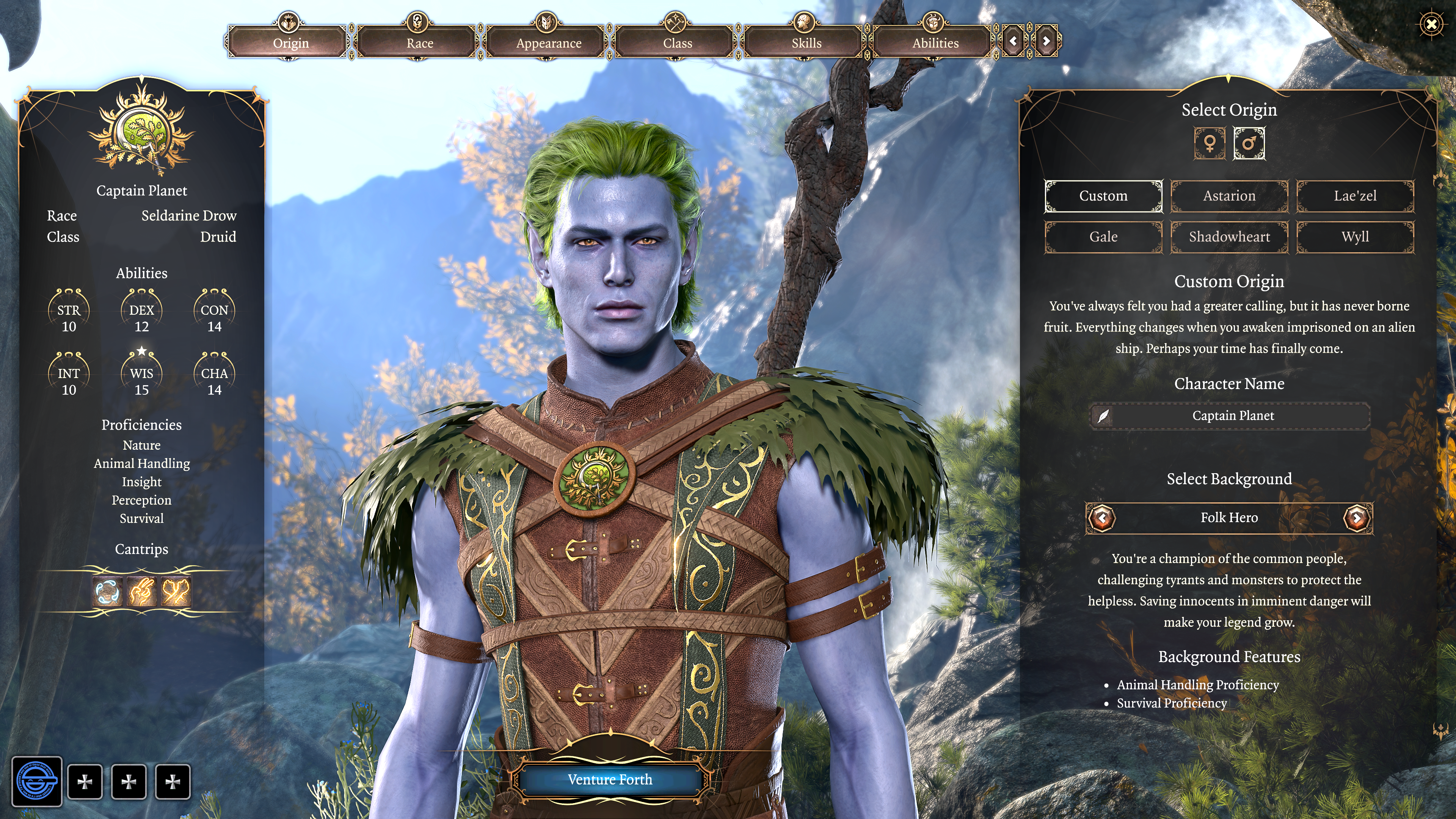Select Gale as origin
The width and height of the screenshot is (1456, 819).
pos(1103,237)
